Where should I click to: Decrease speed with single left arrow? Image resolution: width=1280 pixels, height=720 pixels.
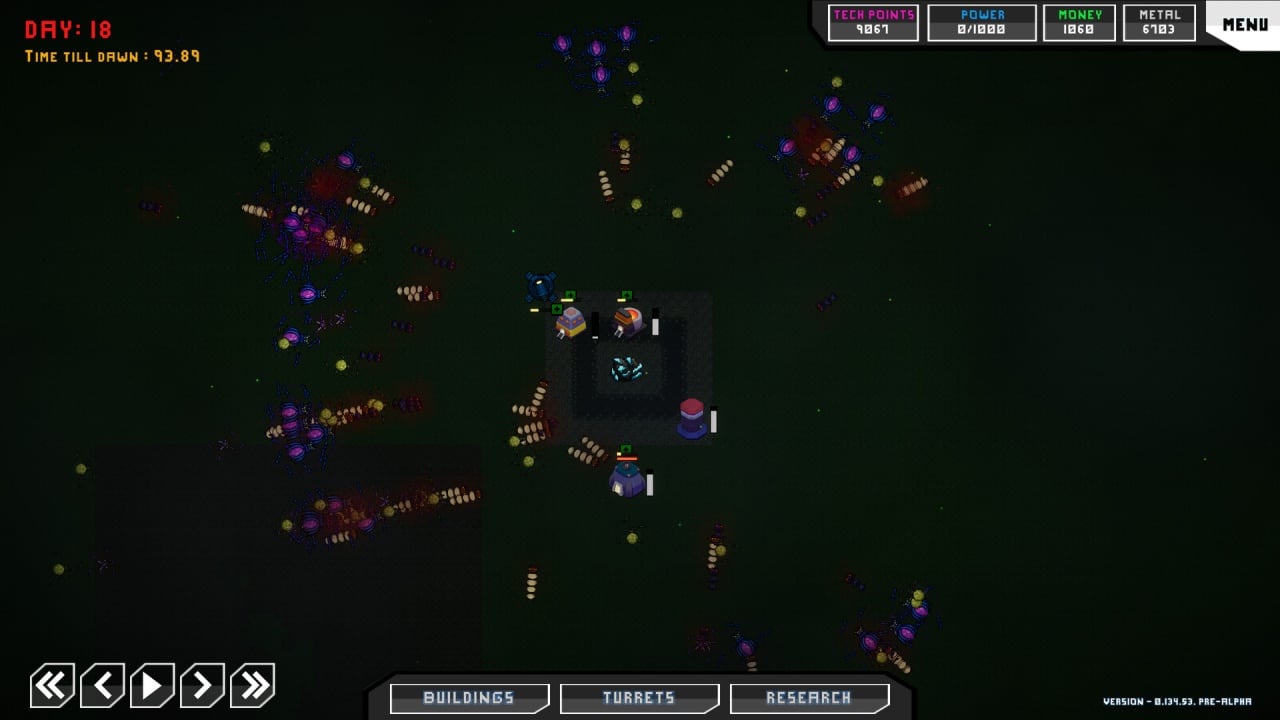click(x=102, y=685)
